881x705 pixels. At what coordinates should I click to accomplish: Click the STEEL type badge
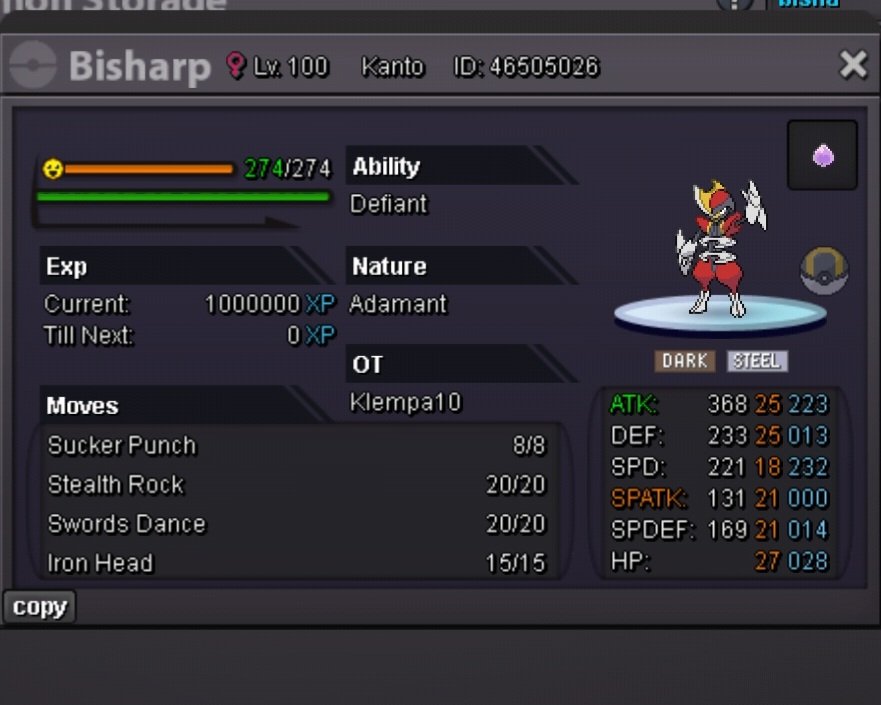(757, 361)
